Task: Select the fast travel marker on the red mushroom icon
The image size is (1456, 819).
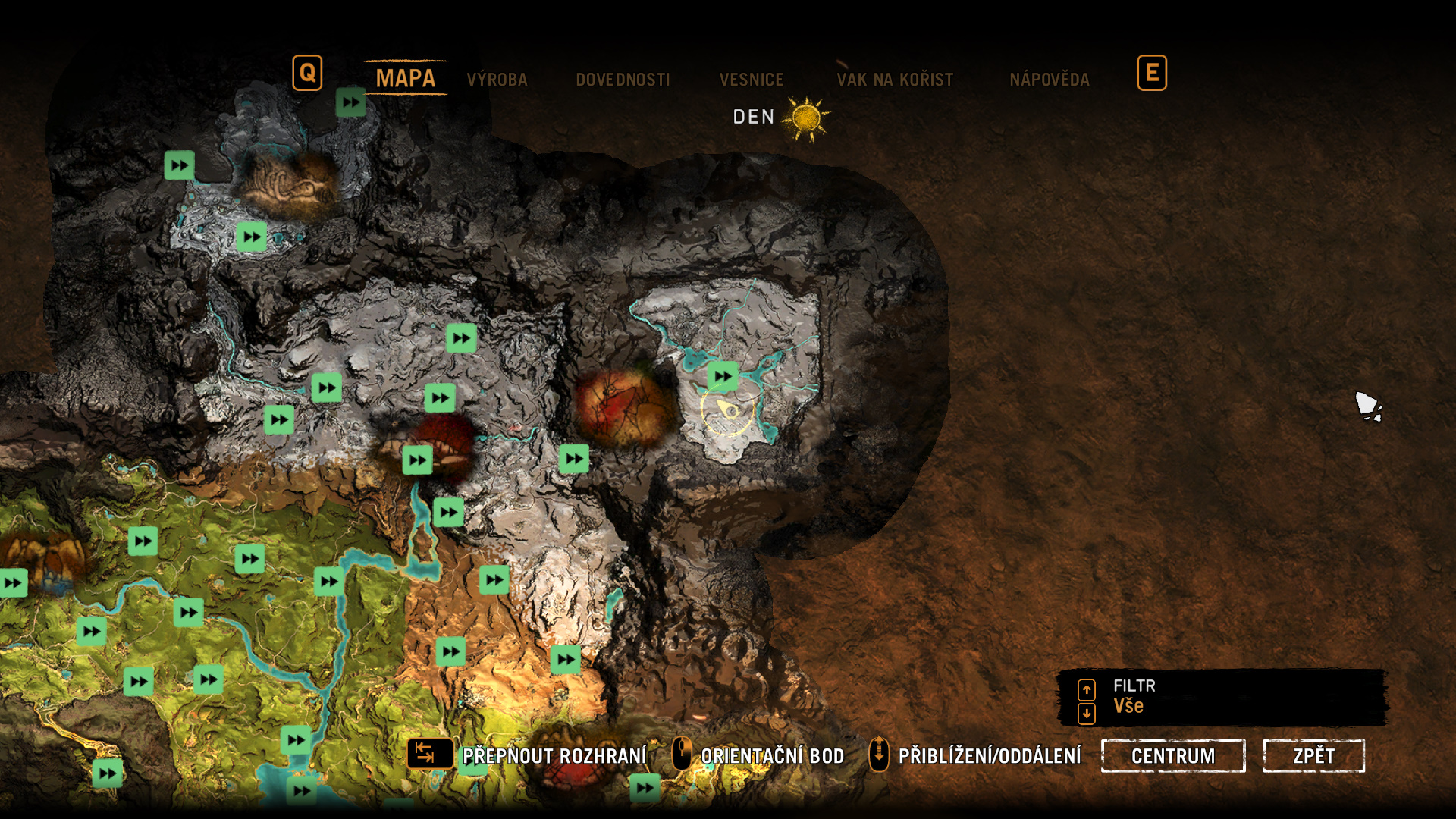Action: click(418, 460)
